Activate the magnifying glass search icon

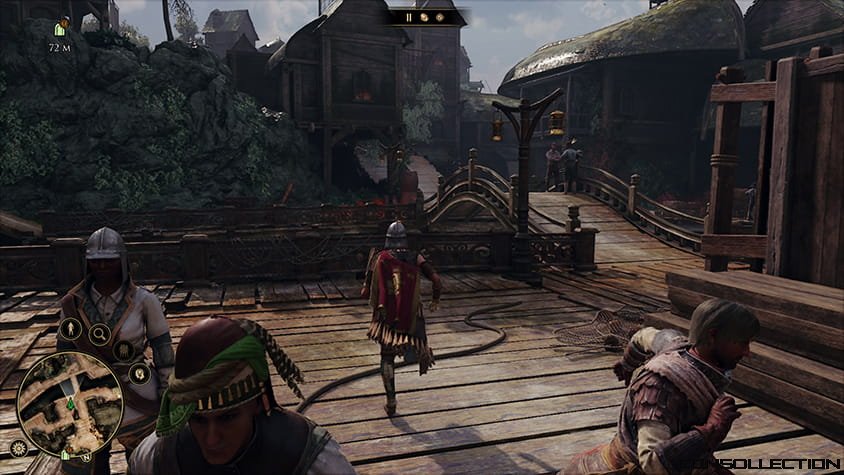tap(99, 334)
